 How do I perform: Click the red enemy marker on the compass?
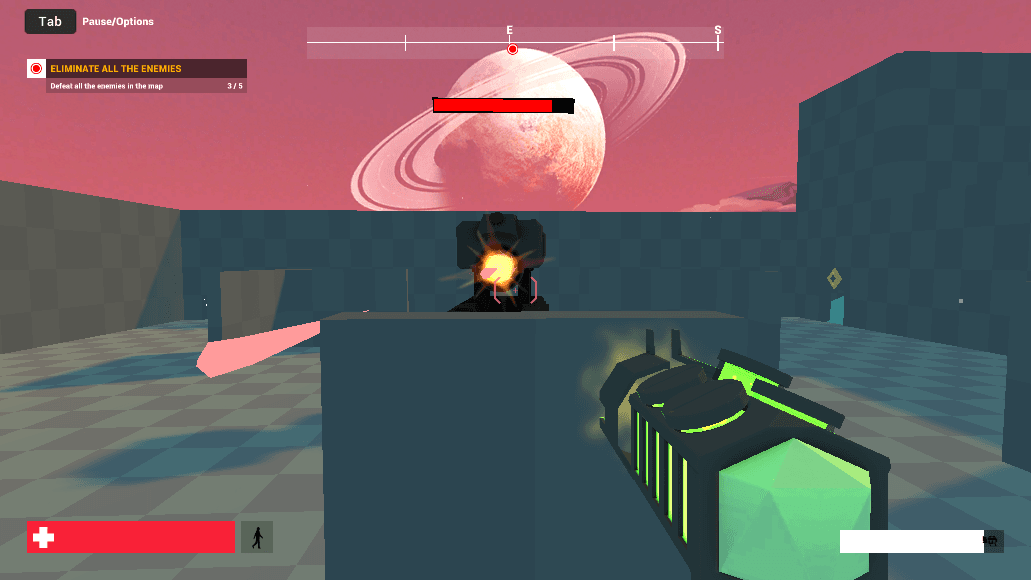[512, 49]
